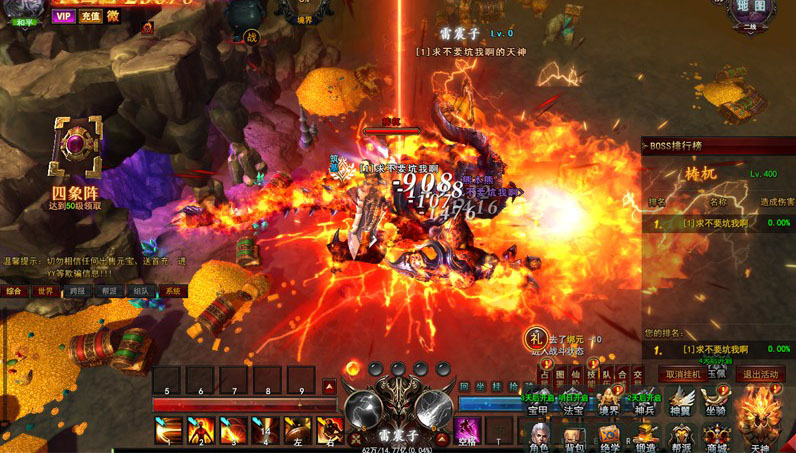
Task: Select the 系统 system chat tab
Action: click(x=173, y=291)
